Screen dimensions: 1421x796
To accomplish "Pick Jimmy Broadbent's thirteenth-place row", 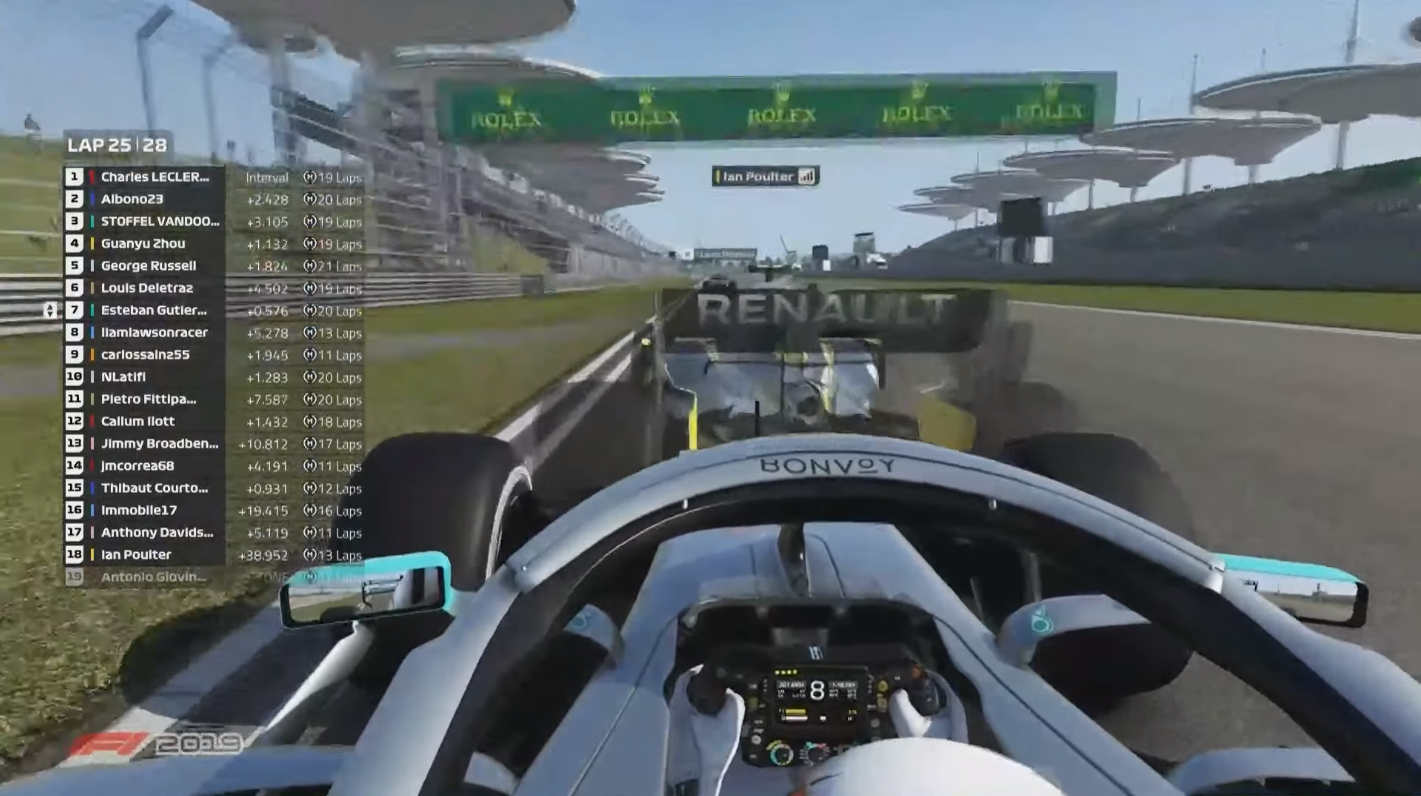I will pyautogui.click(x=159, y=443).
